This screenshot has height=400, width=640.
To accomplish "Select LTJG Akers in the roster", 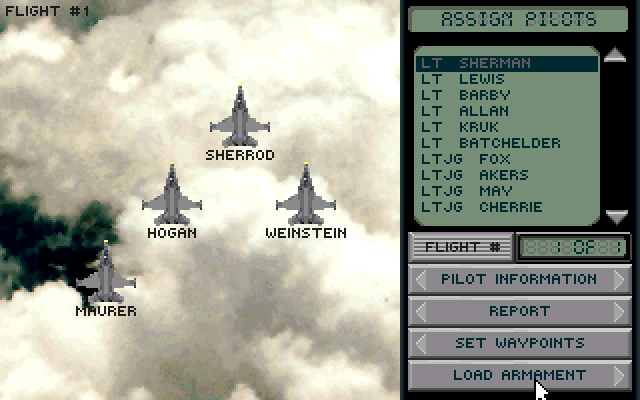I will pos(506,175).
